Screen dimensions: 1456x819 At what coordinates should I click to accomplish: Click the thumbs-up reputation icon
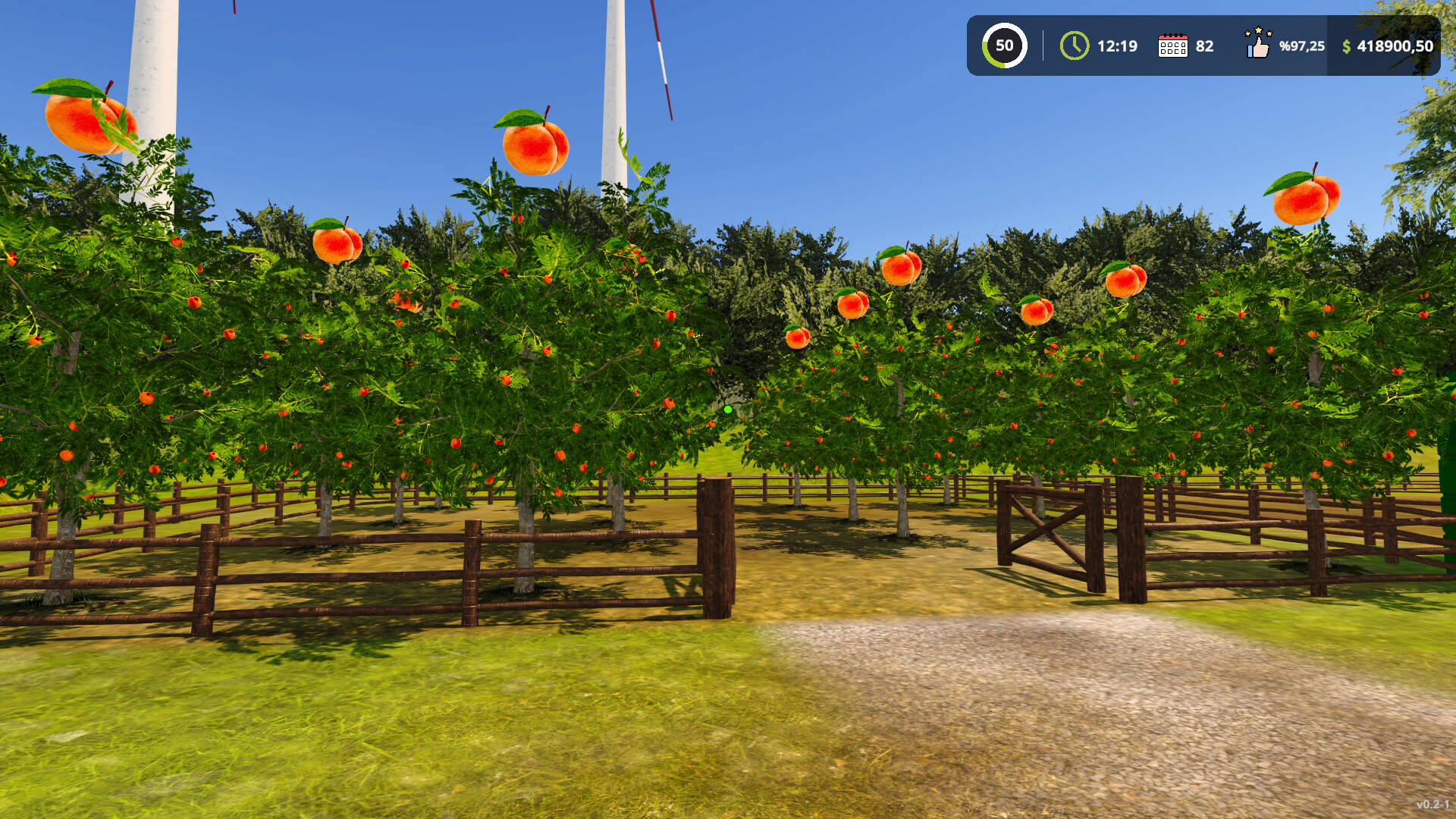click(1257, 45)
